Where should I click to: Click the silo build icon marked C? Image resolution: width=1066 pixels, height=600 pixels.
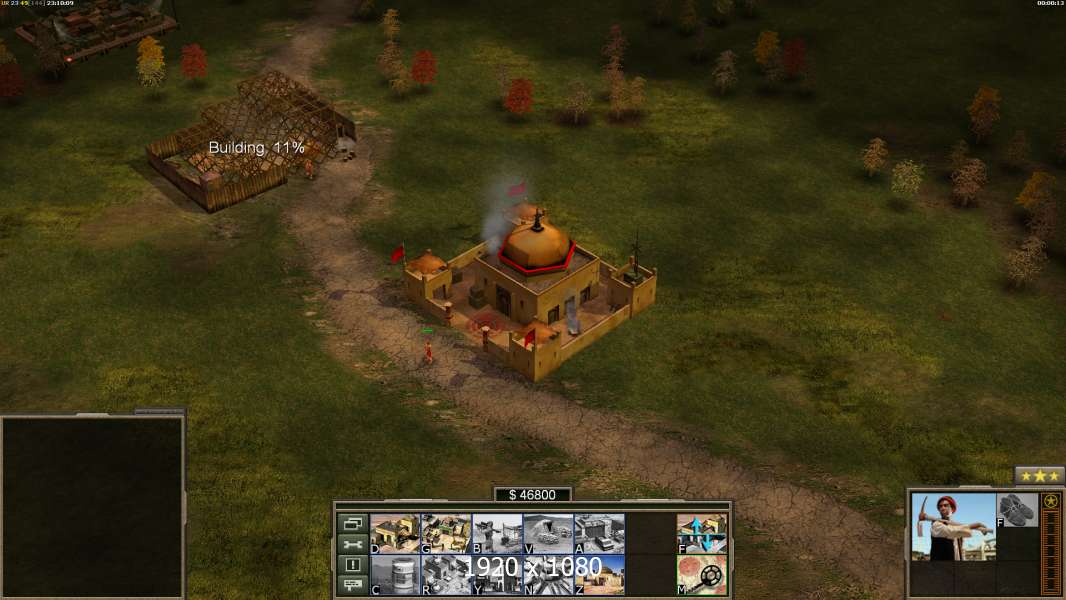(x=395, y=574)
